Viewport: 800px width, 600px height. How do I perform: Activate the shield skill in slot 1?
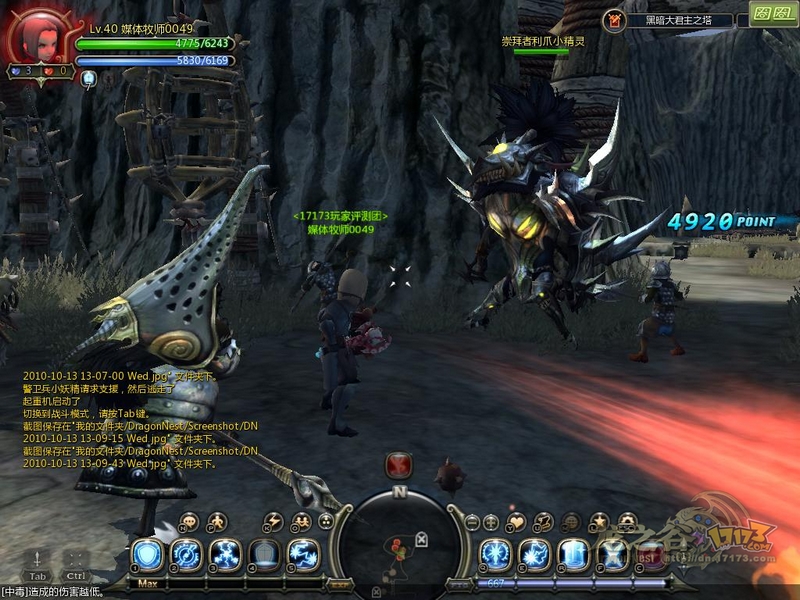coord(148,554)
